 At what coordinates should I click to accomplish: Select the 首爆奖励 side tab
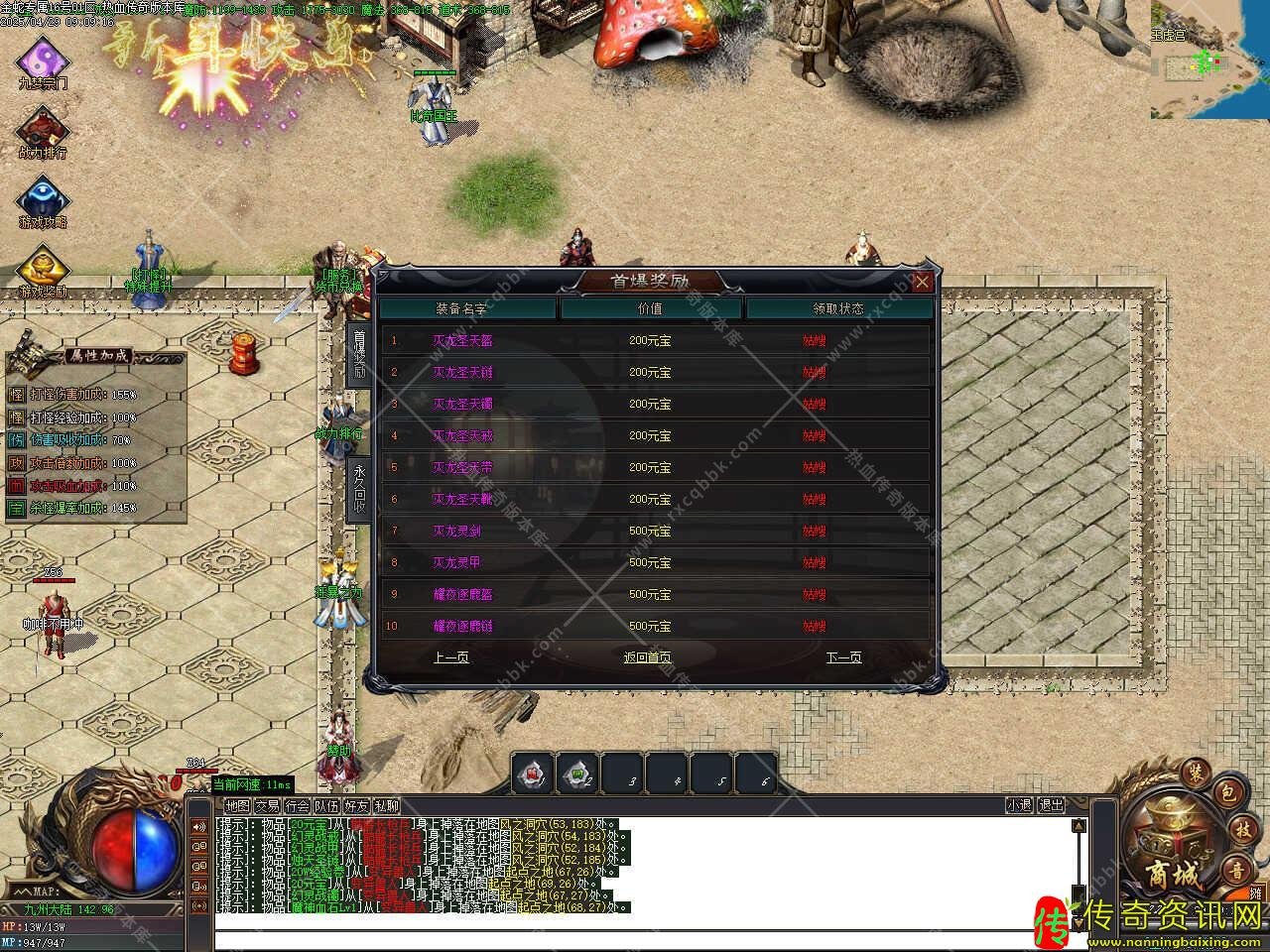[x=359, y=354]
